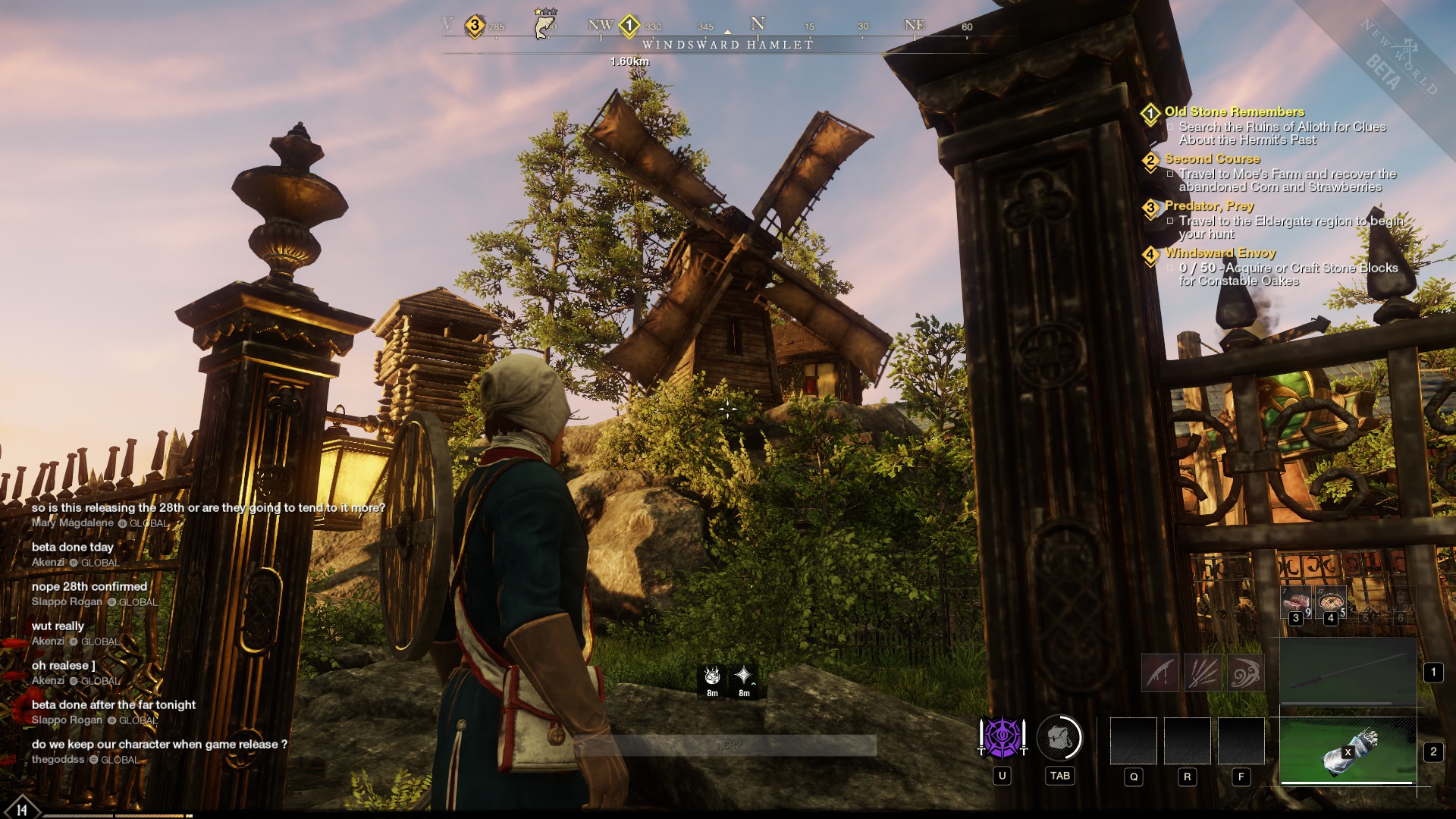Activate the bleeding slash ability
Screen dimensions: 1456x819
click(x=1160, y=673)
